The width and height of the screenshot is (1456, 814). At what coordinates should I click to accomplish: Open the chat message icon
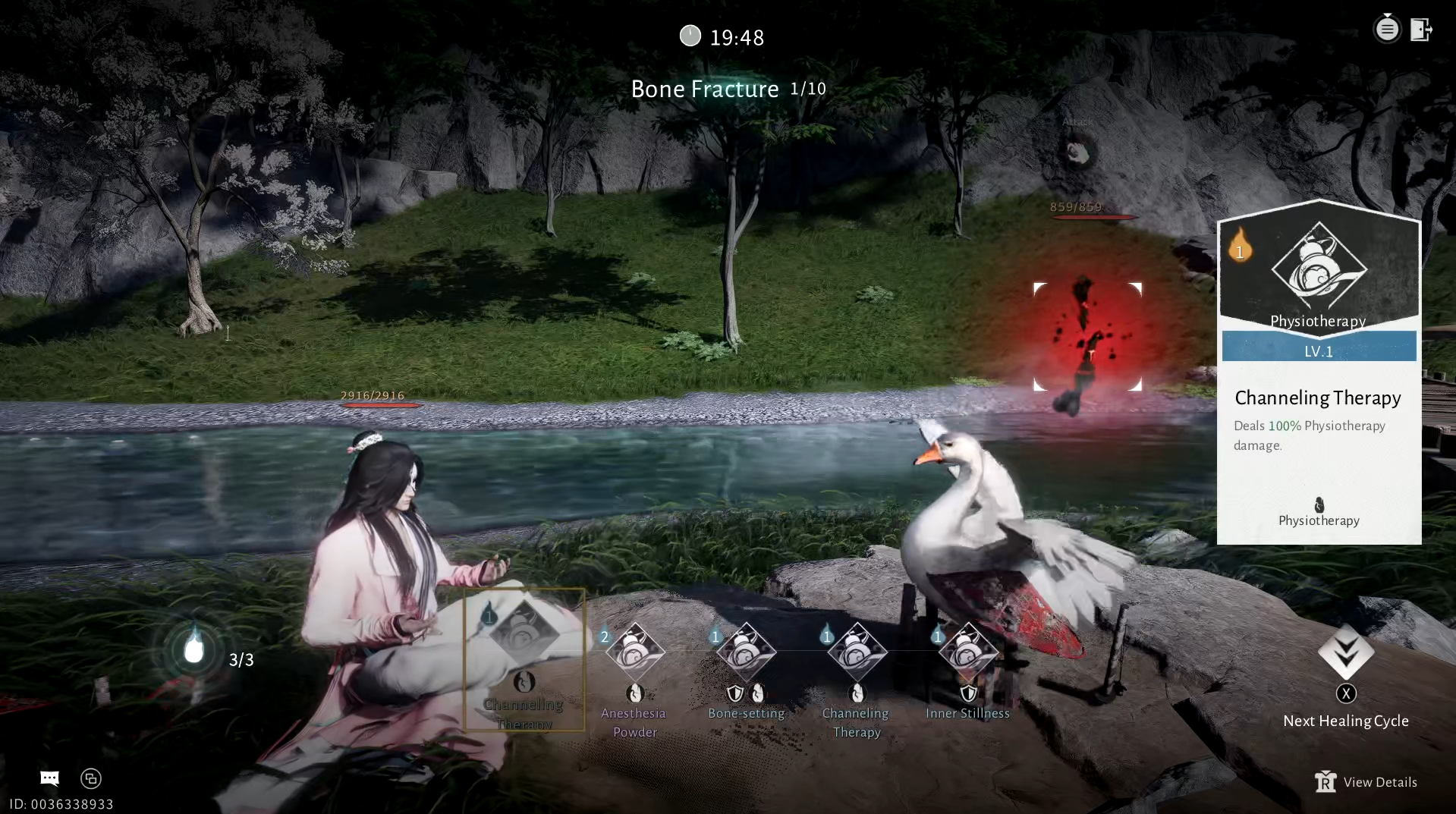point(49,778)
